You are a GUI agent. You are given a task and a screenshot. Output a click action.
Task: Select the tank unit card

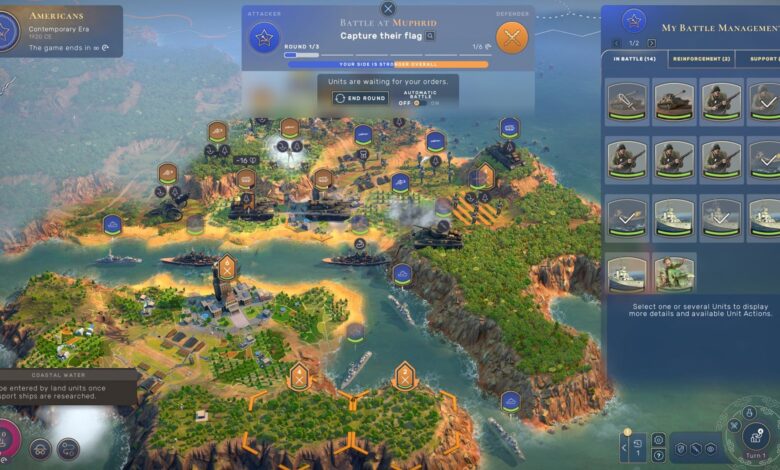[675, 101]
